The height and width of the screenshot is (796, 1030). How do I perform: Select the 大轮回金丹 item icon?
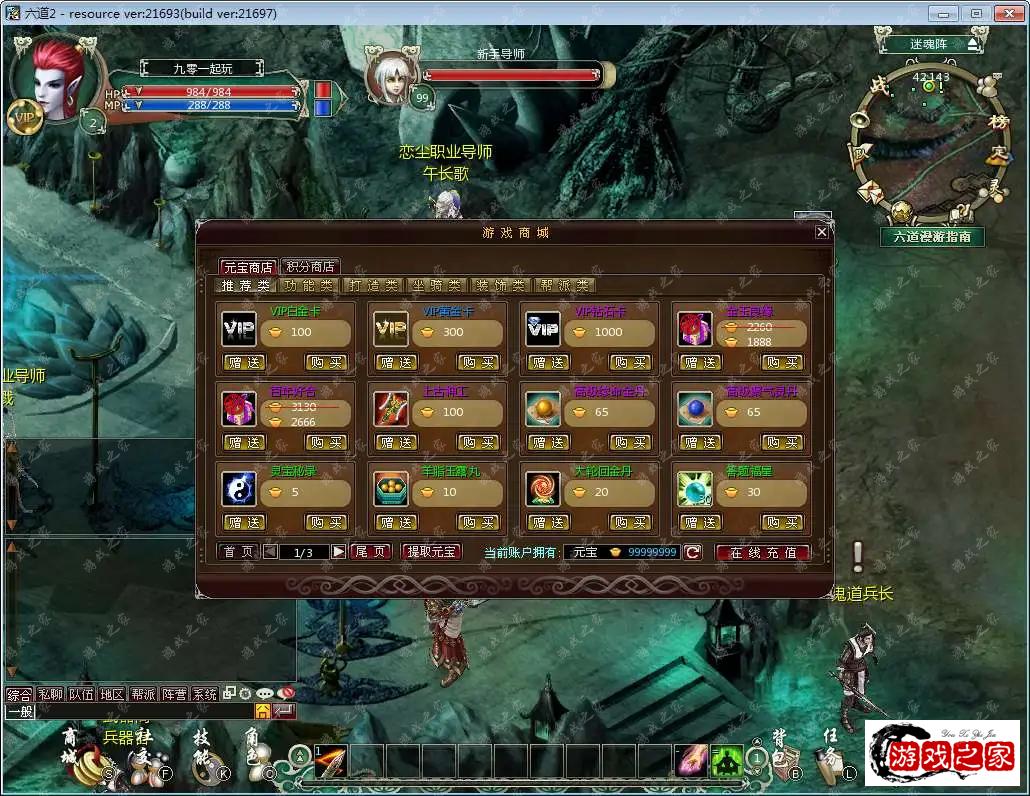click(543, 489)
